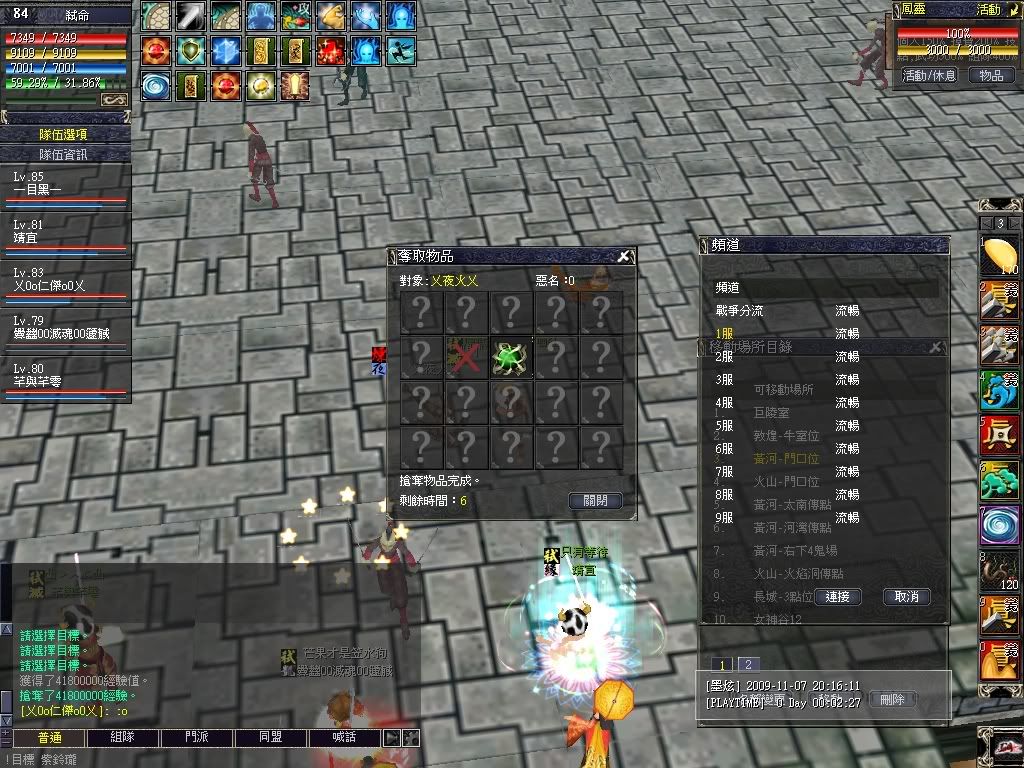This screenshot has height=768, width=1024.
Task: Switch to the 門派 chat tab
Action: [x=197, y=737]
